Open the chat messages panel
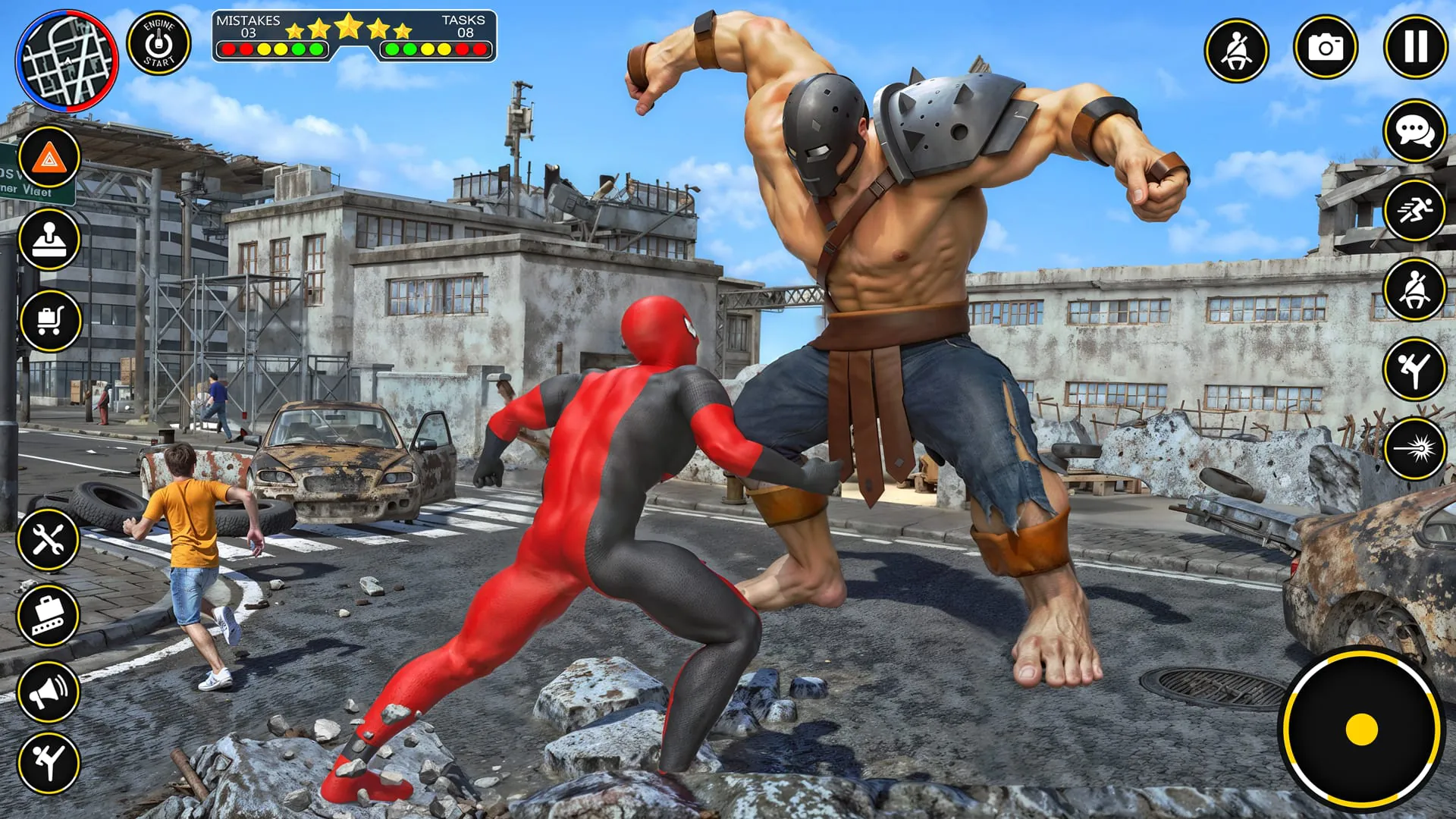 [x=1415, y=133]
